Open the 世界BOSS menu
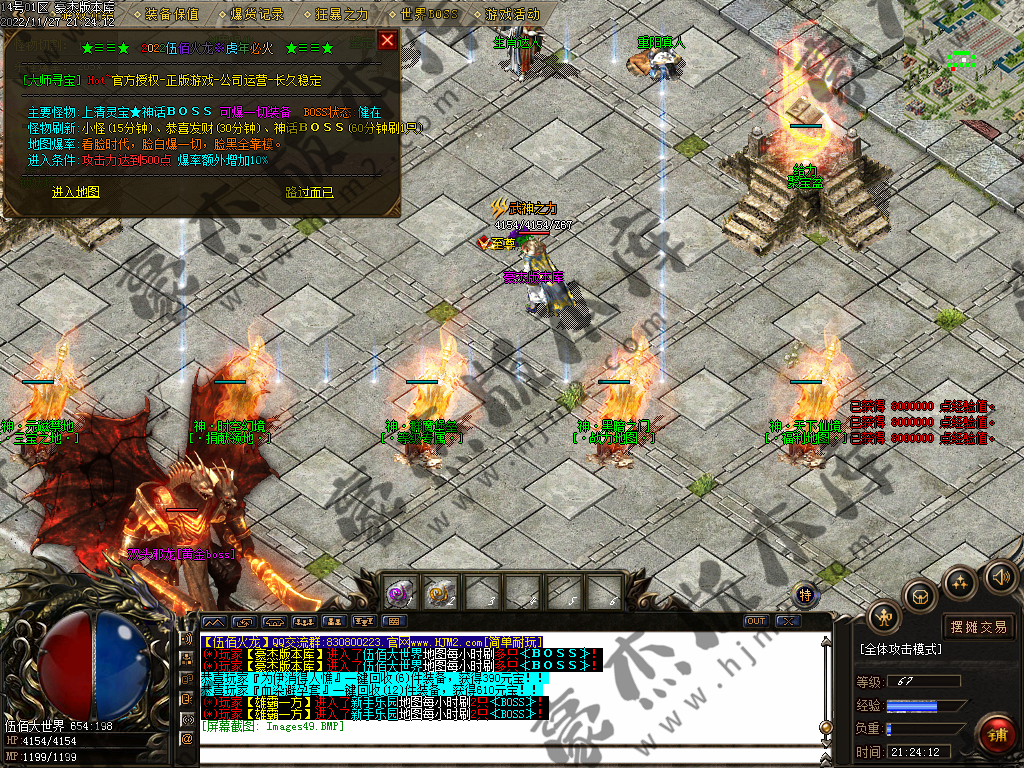Viewport: 1024px width, 768px height. [x=428, y=15]
